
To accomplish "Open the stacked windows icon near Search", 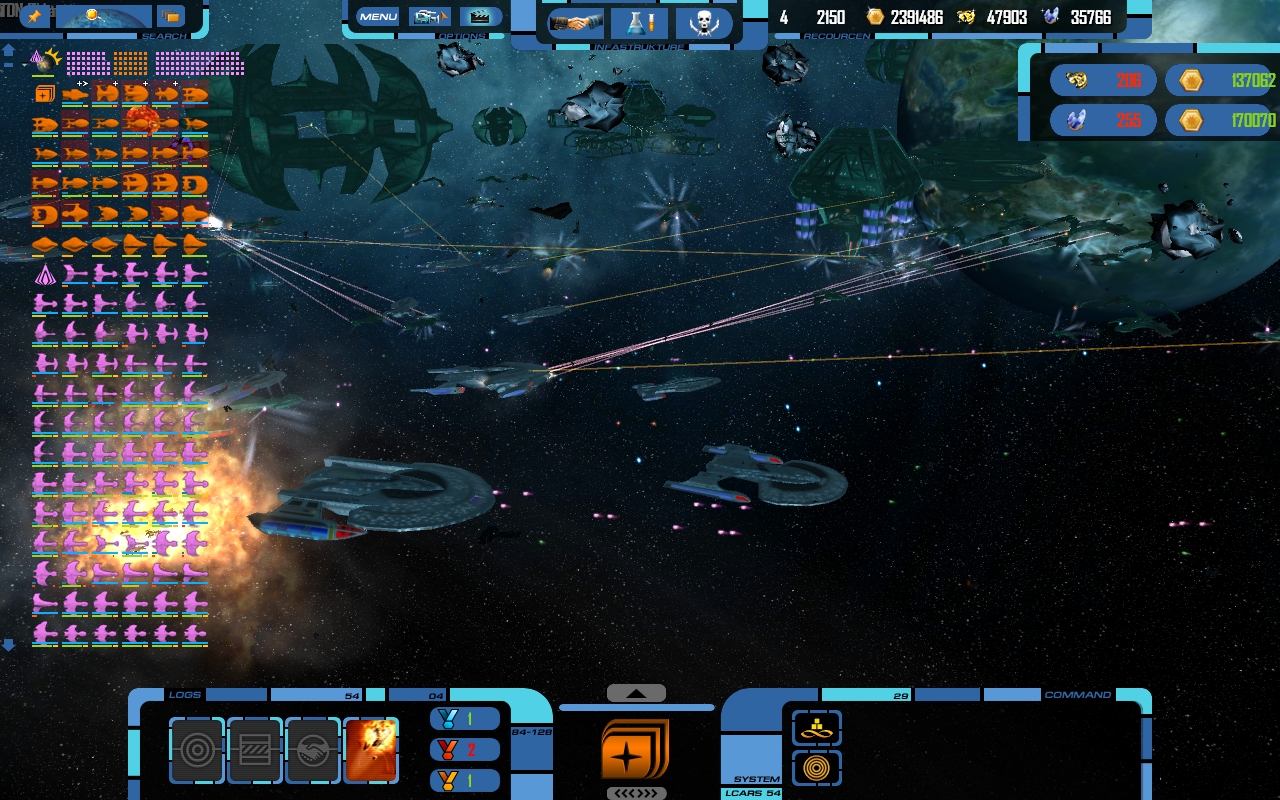I will (171, 16).
